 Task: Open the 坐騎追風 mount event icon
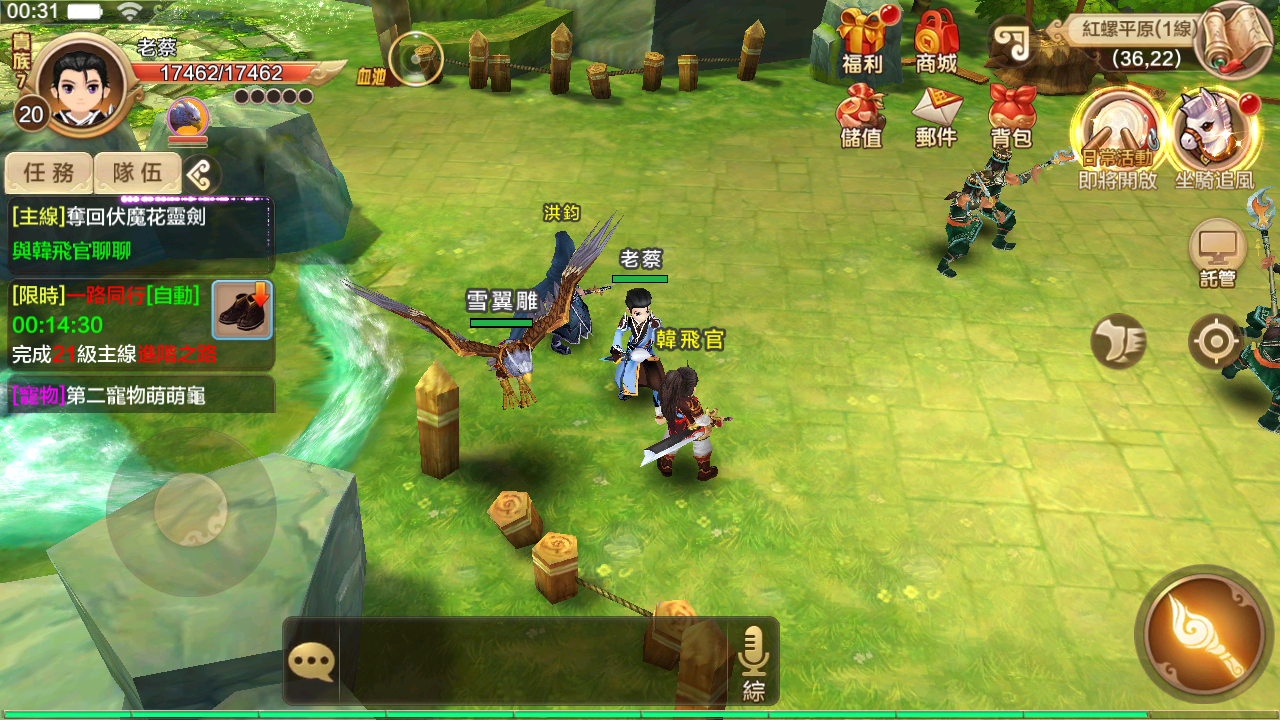tap(1213, 135)
